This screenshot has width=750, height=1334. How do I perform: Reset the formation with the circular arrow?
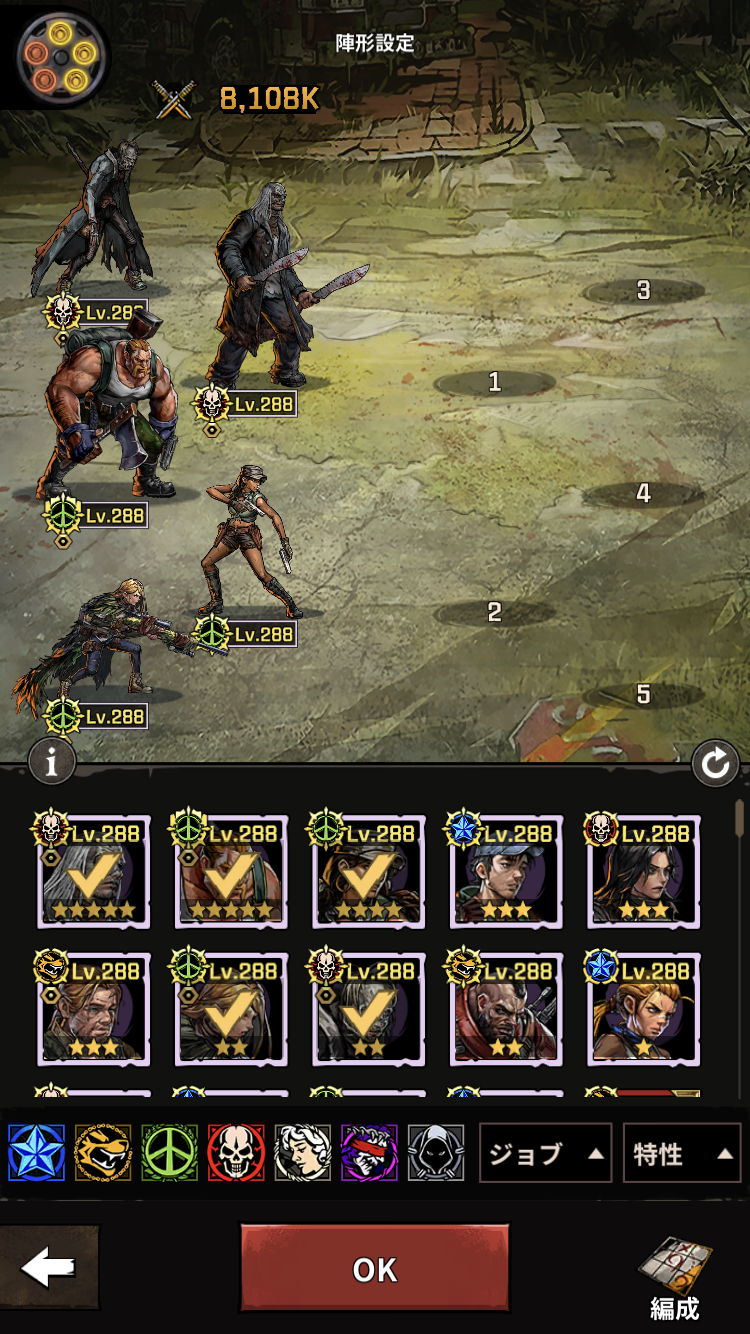click(x=715, y=765)
